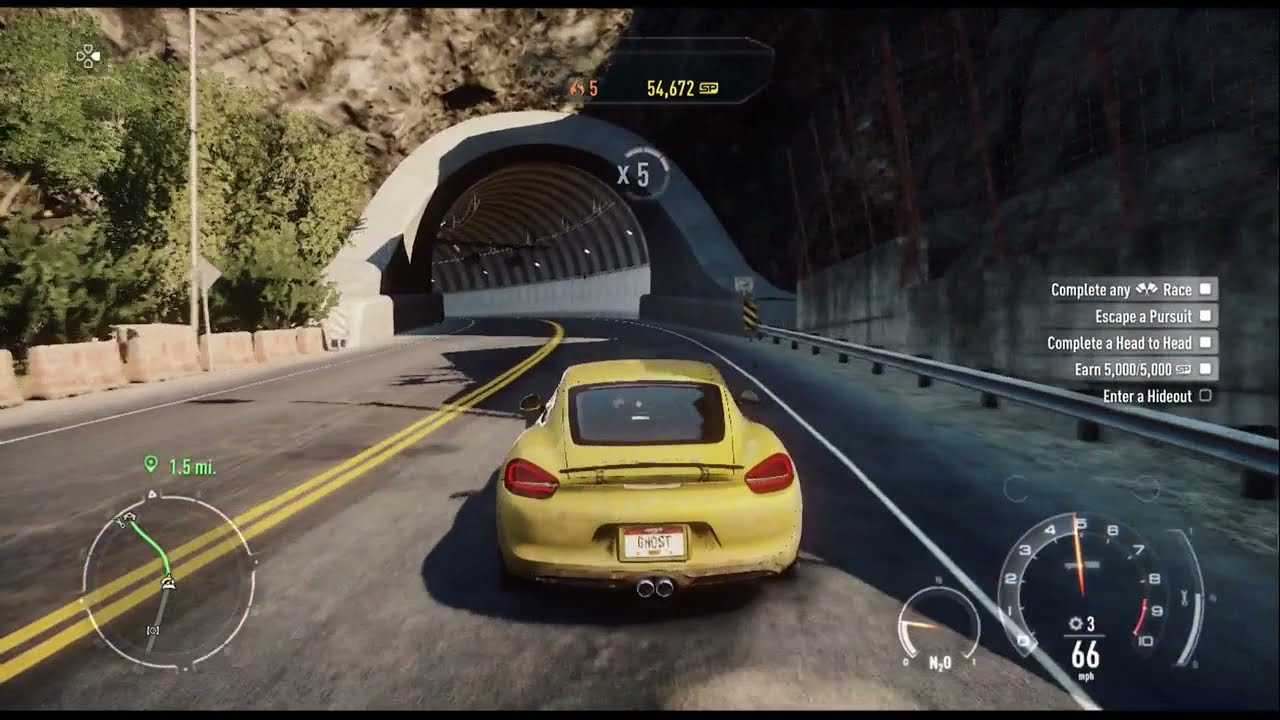Select the Complete any Race objective

[x=1121, y=290]
